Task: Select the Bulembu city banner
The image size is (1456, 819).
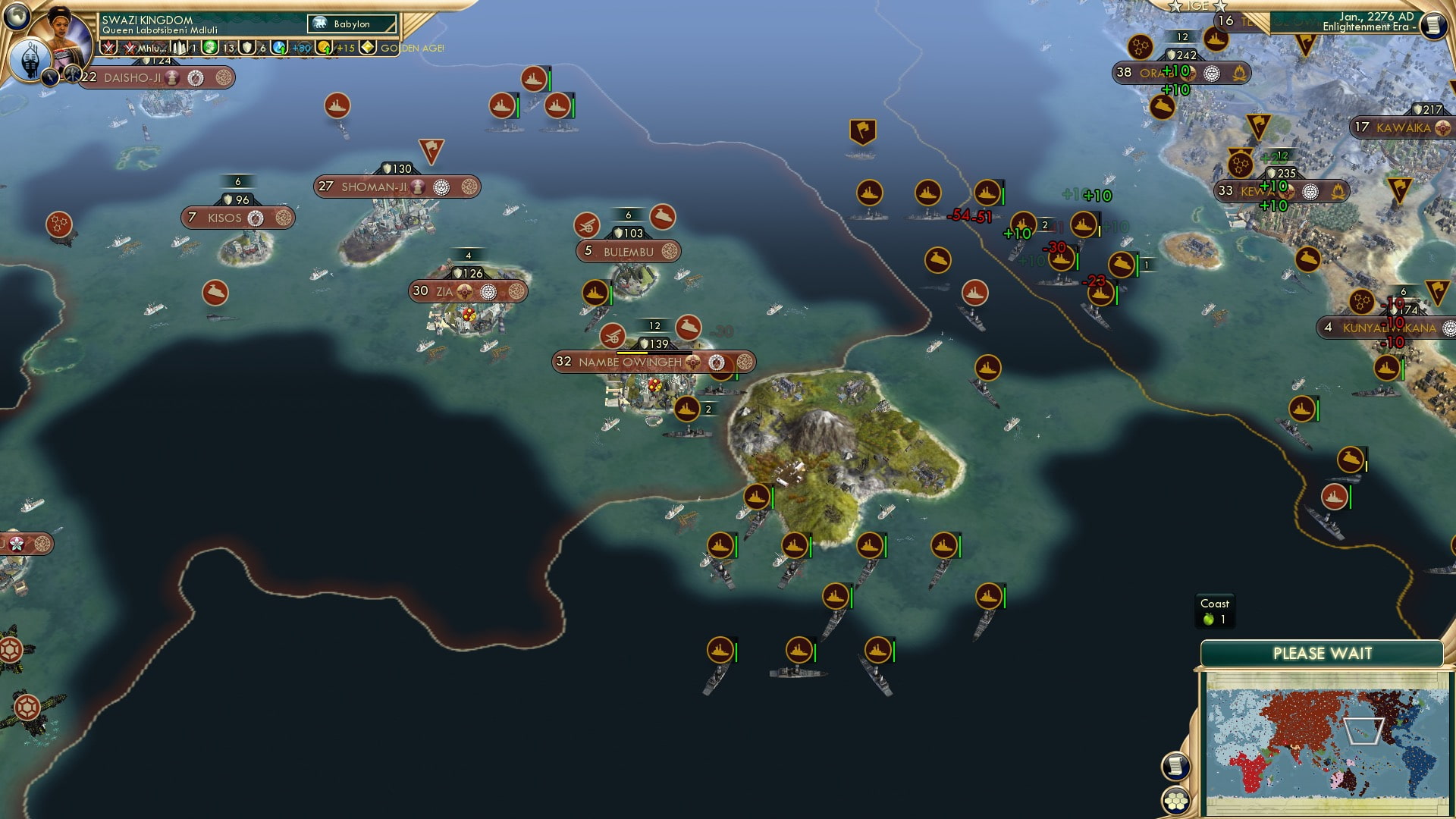Action: tap(629, 250)
